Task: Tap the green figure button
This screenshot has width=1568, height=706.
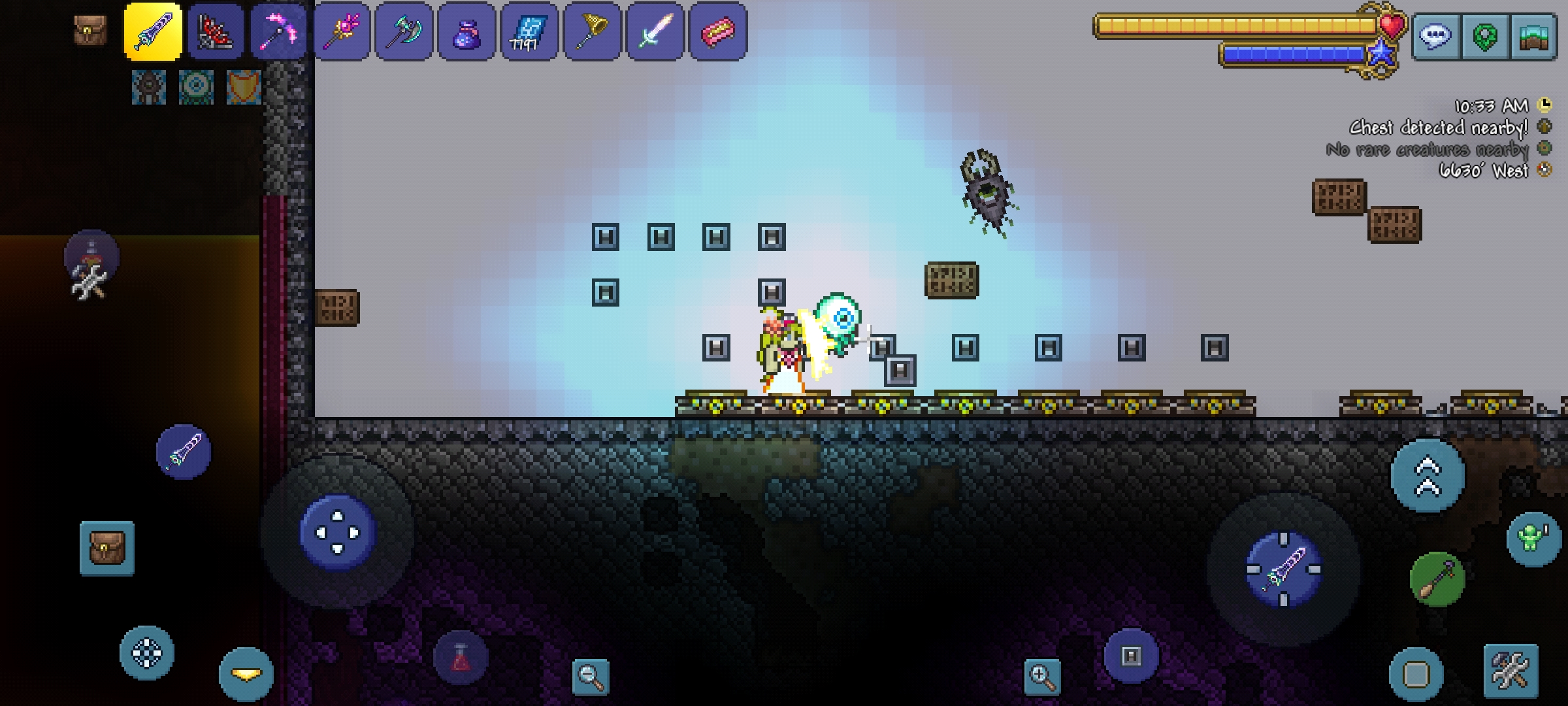Action: click(1533, 539)
